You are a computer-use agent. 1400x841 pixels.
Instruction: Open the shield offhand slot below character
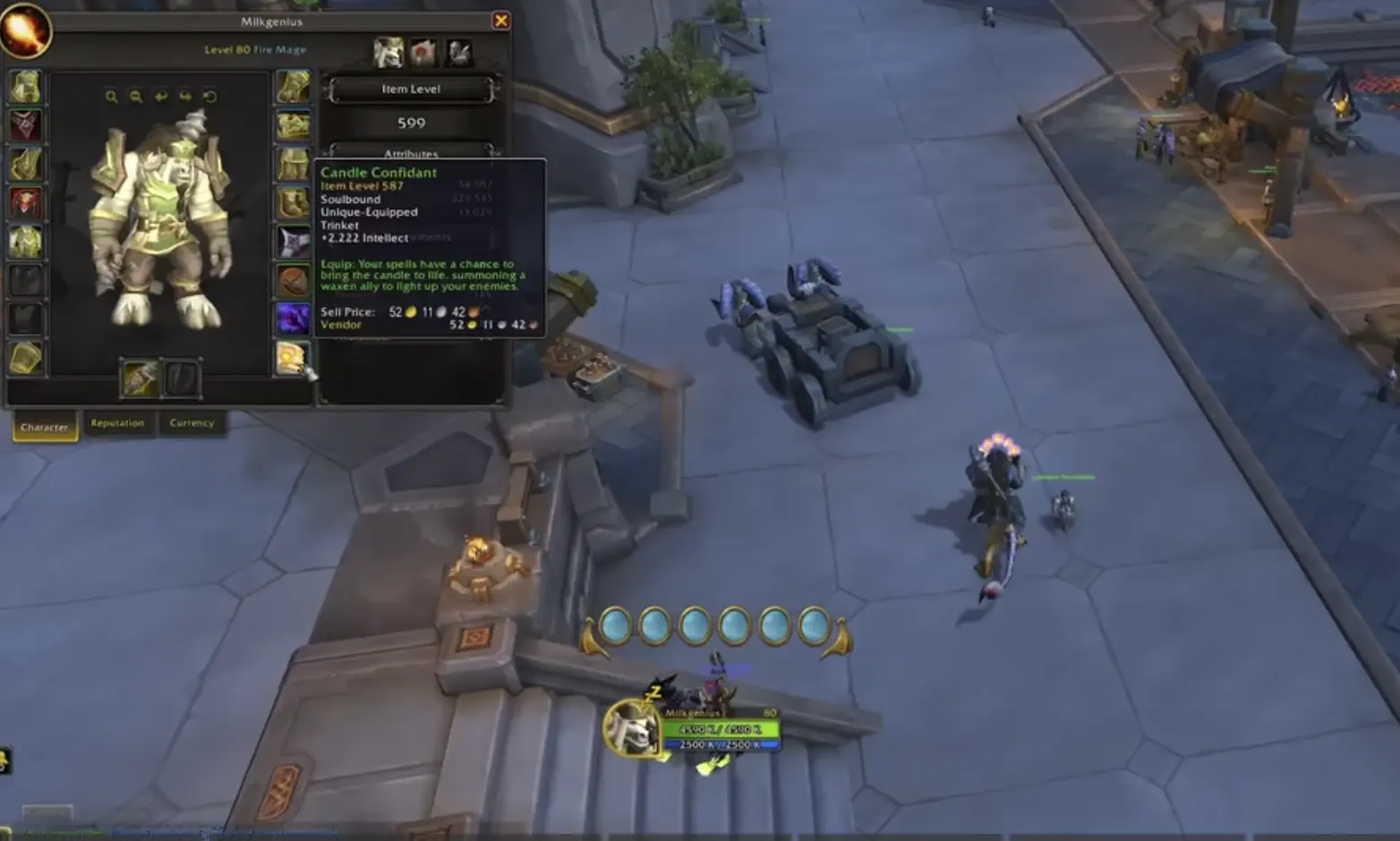click(179, 376)
